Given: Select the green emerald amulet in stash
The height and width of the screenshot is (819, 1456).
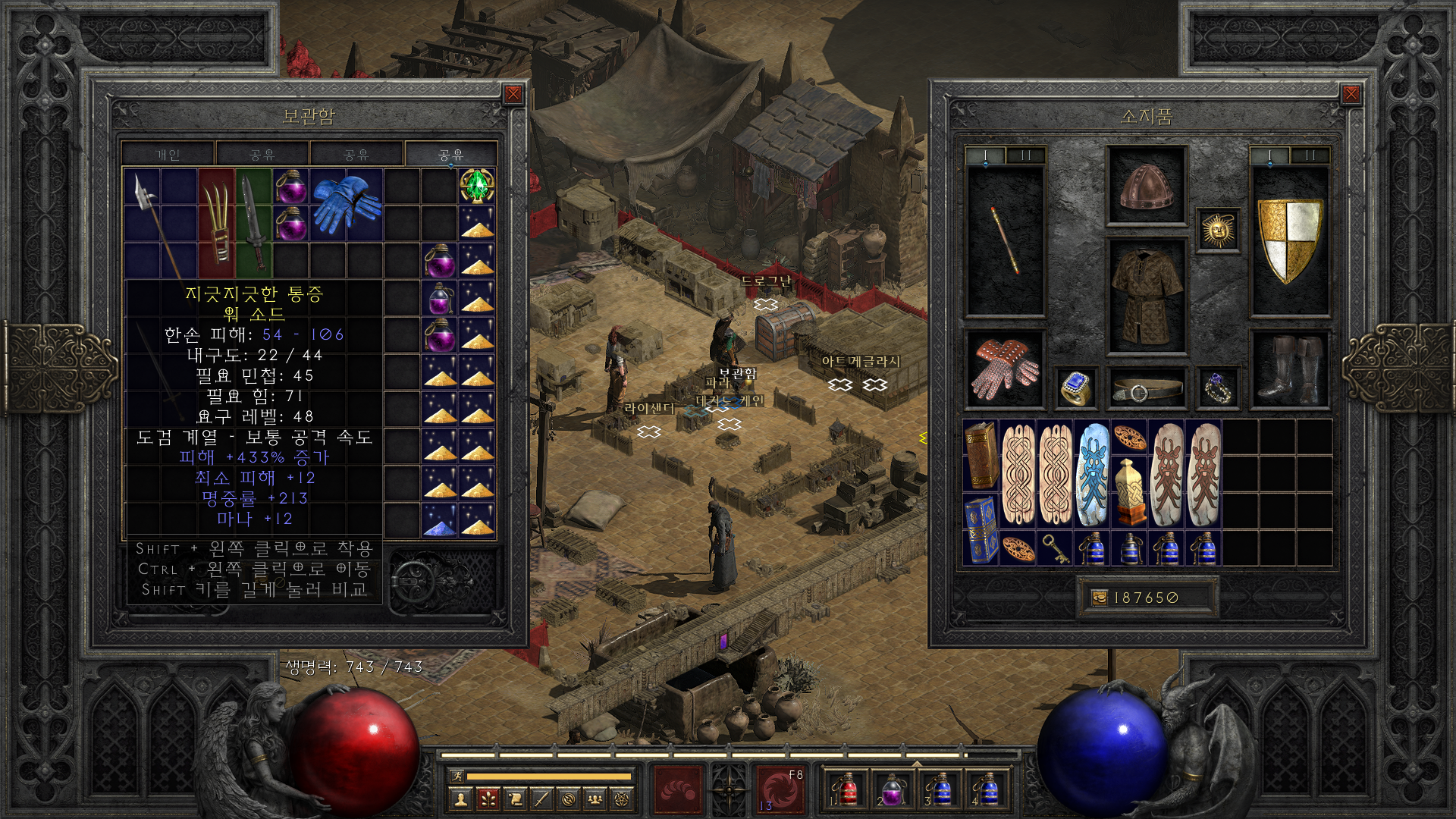Looking at the screenshot, I should coord(477,186).
